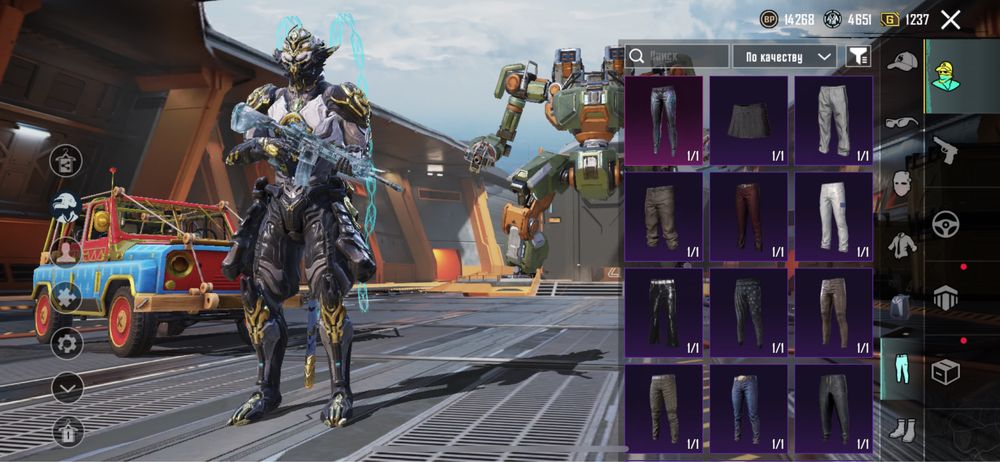Viewport: 1000px width, 462px height.
Task: Switch to the glasses category
Action: [x=901, y=123]
